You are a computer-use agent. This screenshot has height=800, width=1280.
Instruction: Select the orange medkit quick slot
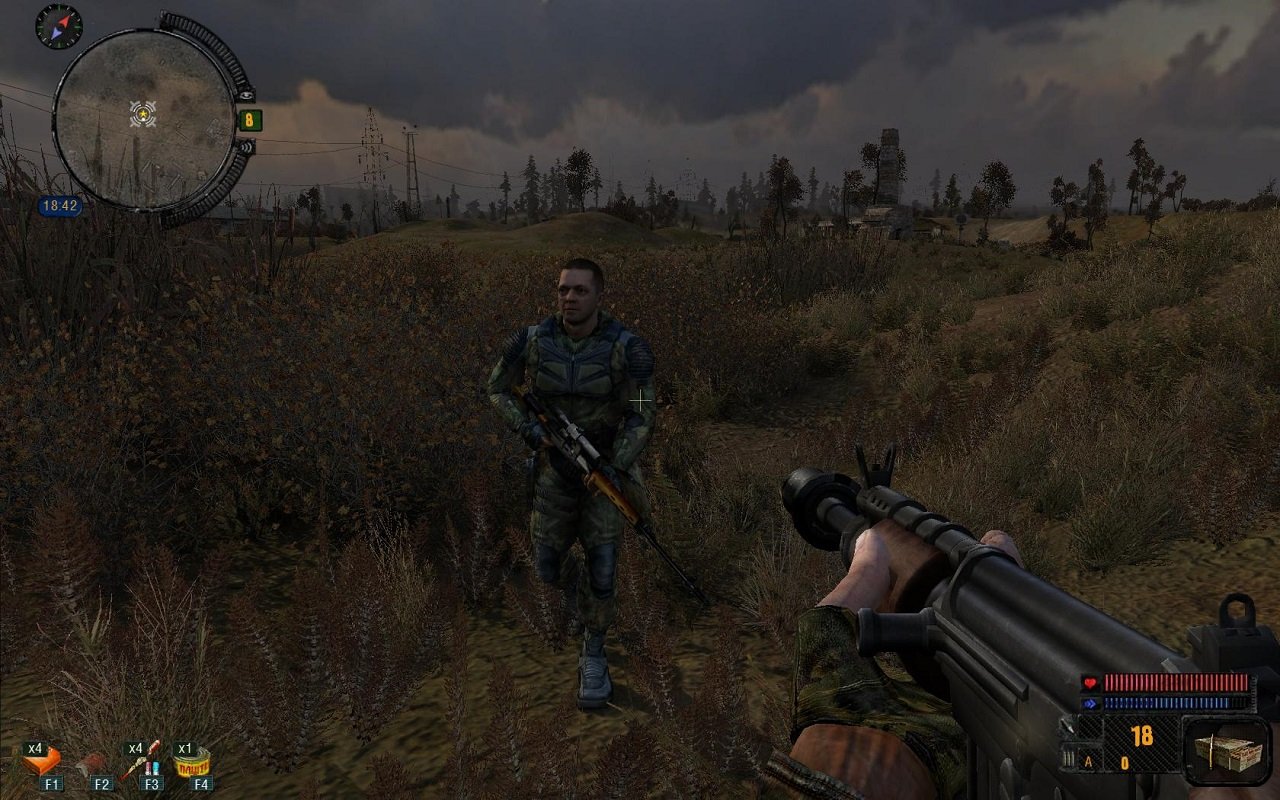point(44,762)
